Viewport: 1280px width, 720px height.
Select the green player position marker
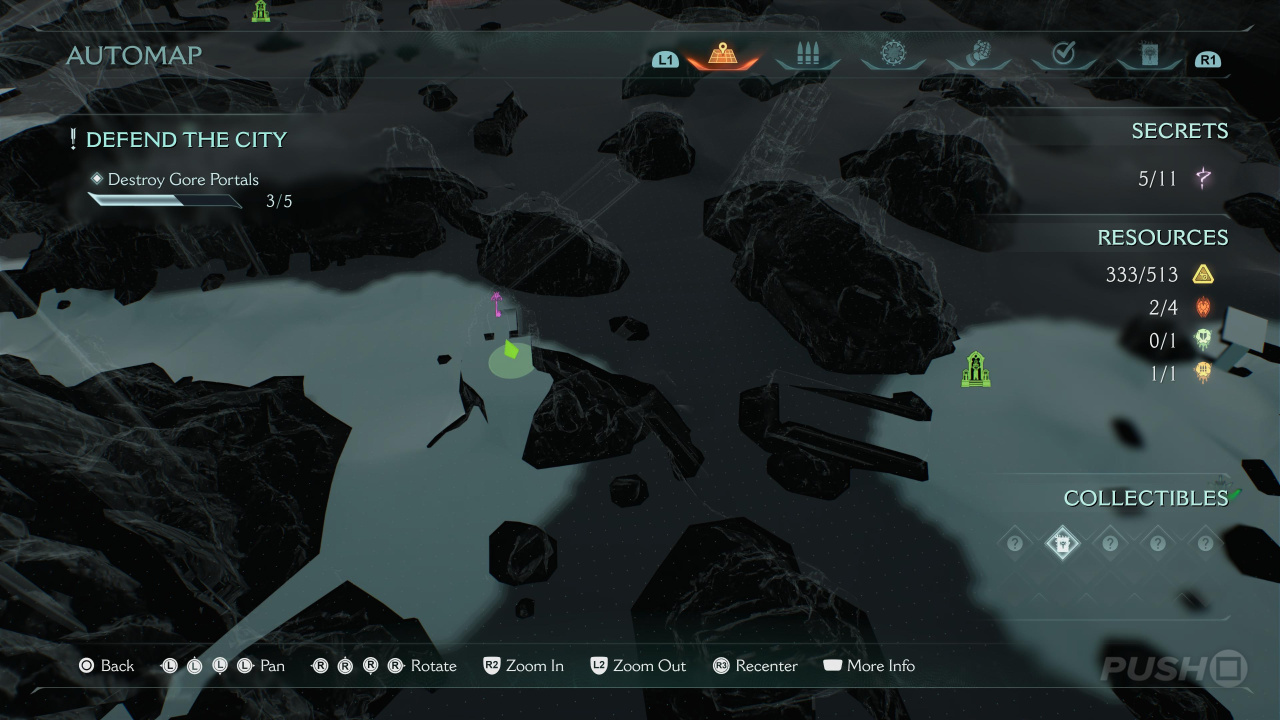pos(511,351)
